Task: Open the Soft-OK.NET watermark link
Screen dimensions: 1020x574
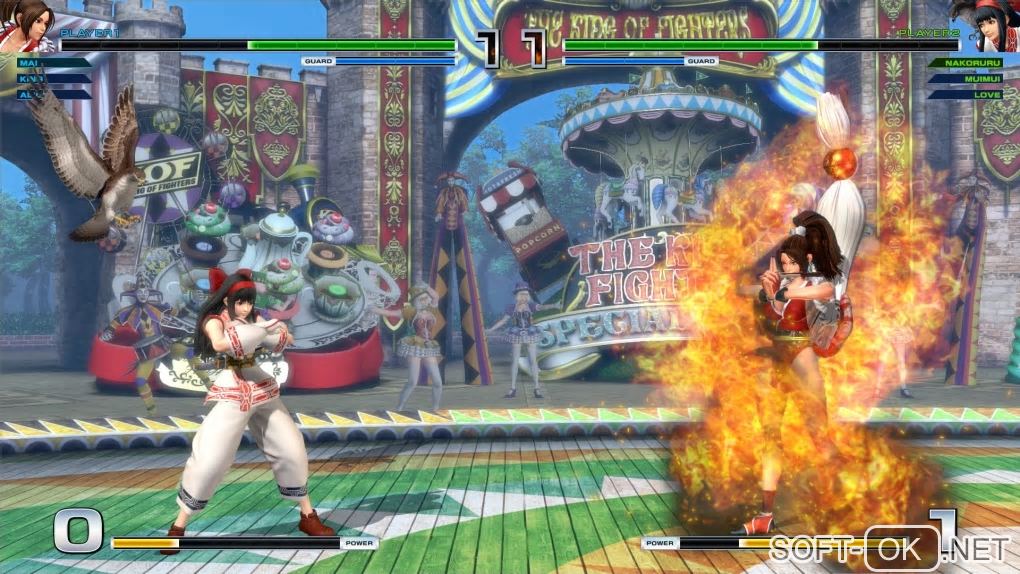Action: (890, 548)
